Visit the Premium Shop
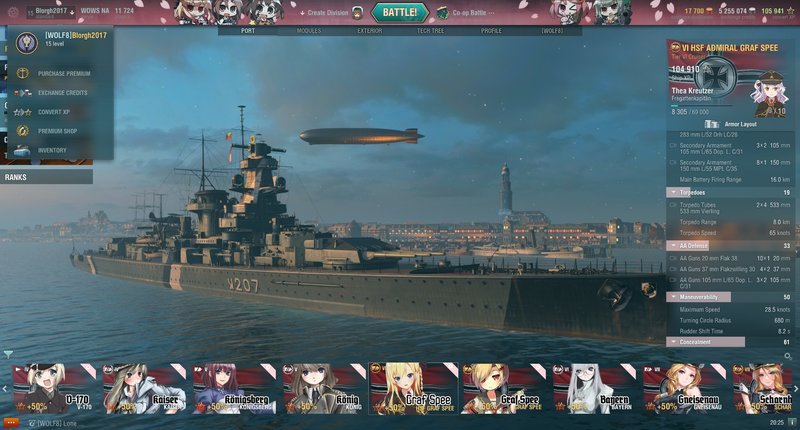Screen dimensions: 800x430 57,131
